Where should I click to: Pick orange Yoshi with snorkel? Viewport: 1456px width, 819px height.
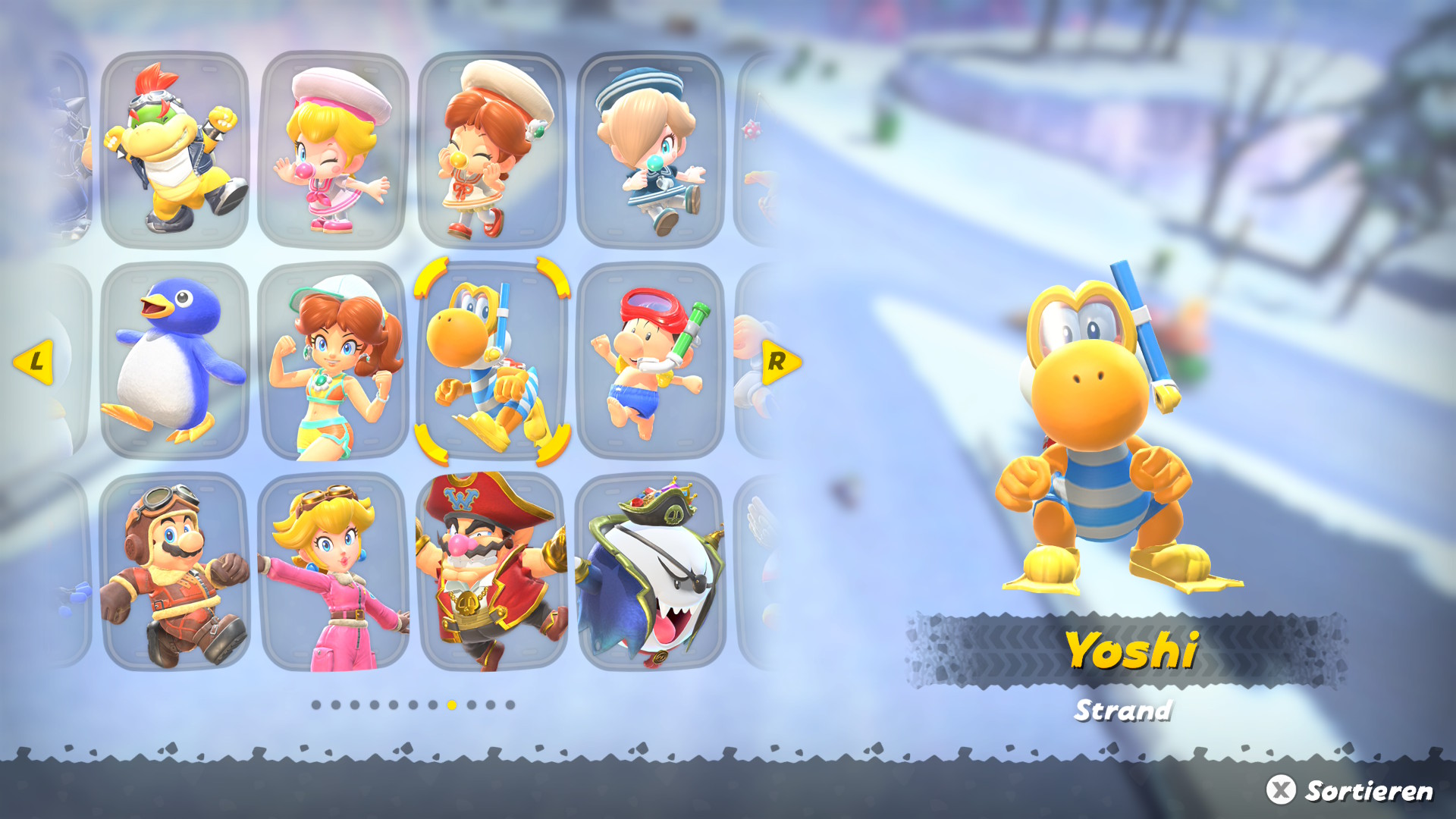491,361
